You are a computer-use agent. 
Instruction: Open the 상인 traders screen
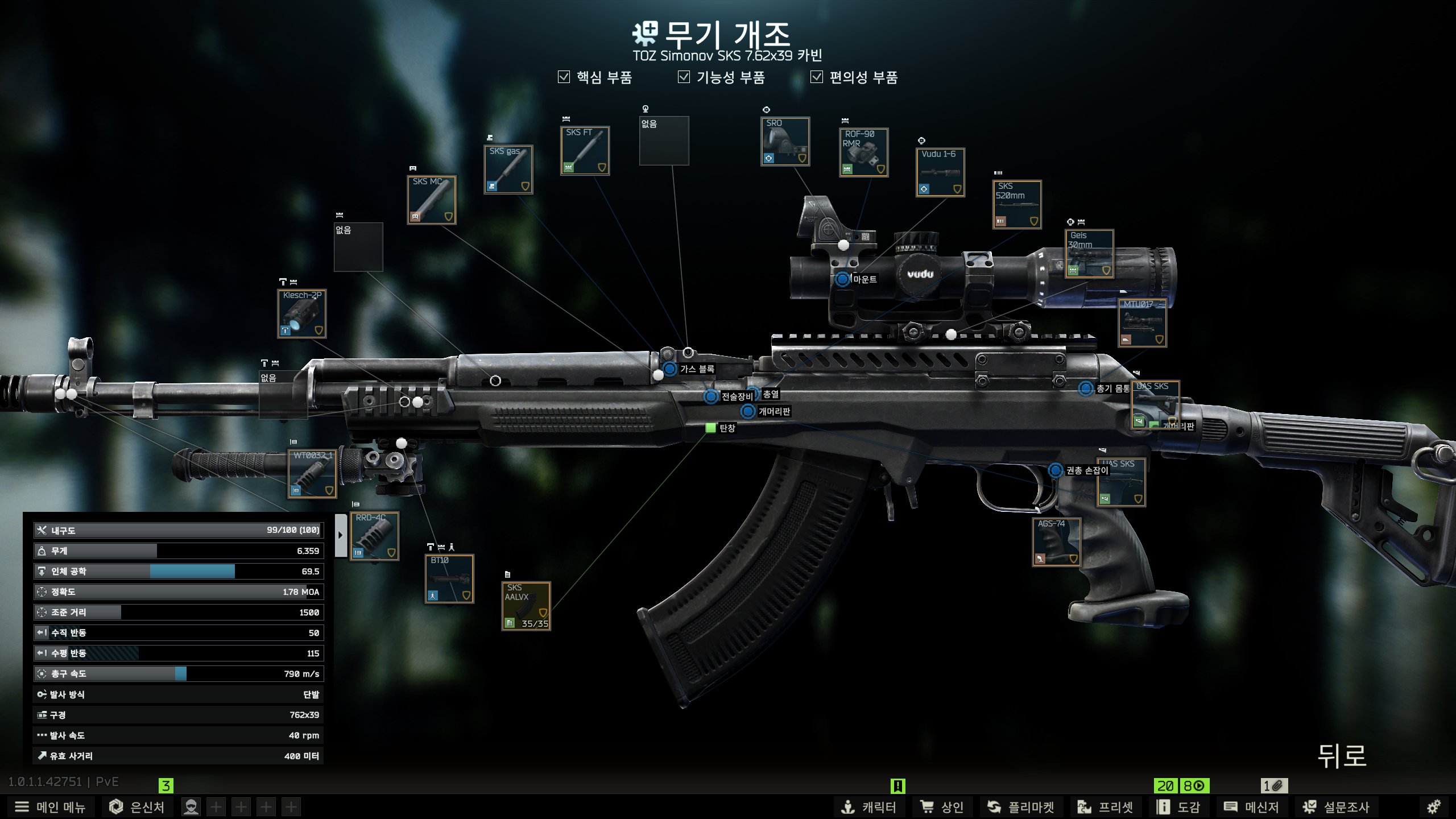[x=942, y=806]
